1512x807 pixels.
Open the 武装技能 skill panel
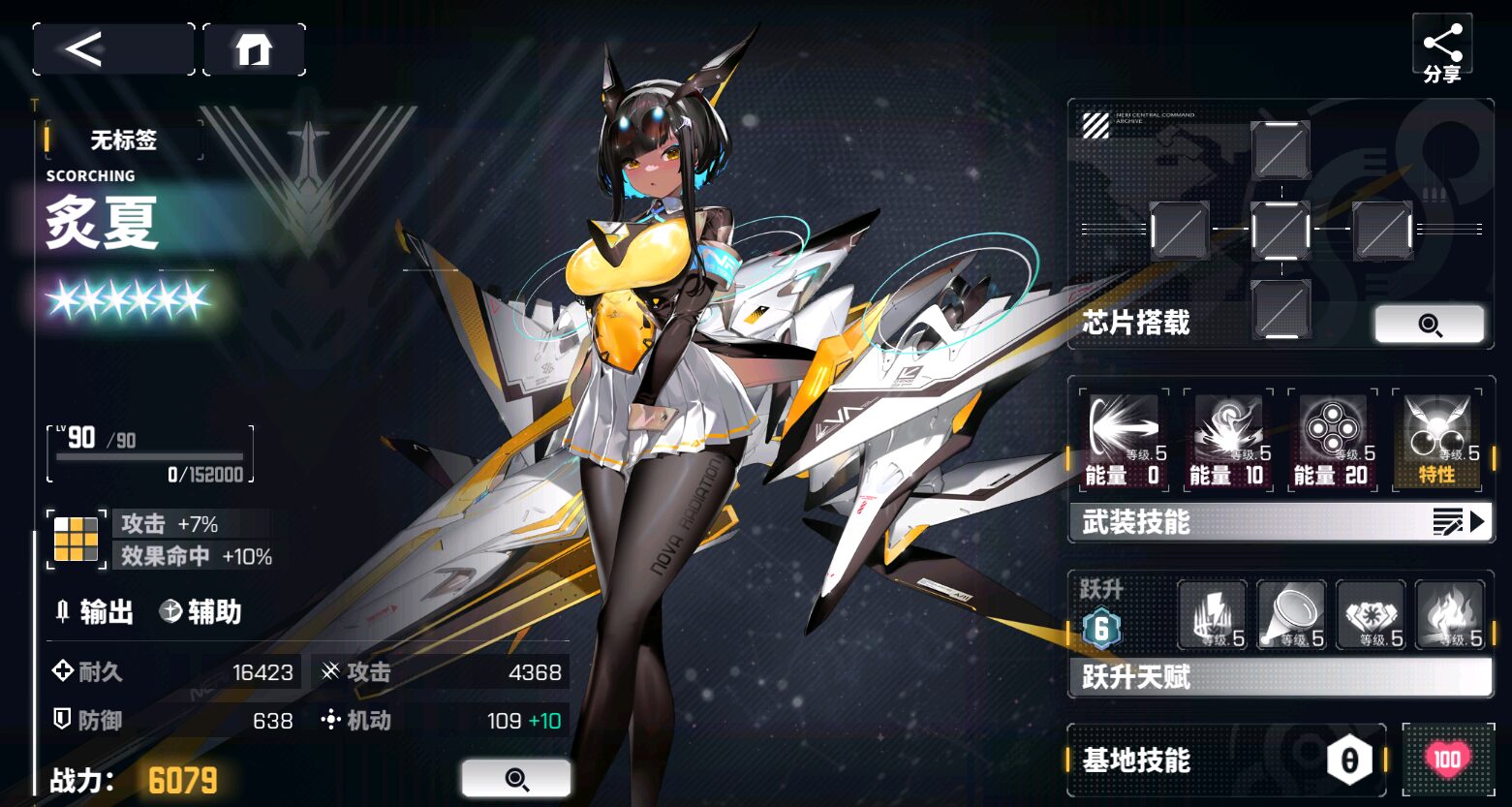click(x=1281, y=522)
